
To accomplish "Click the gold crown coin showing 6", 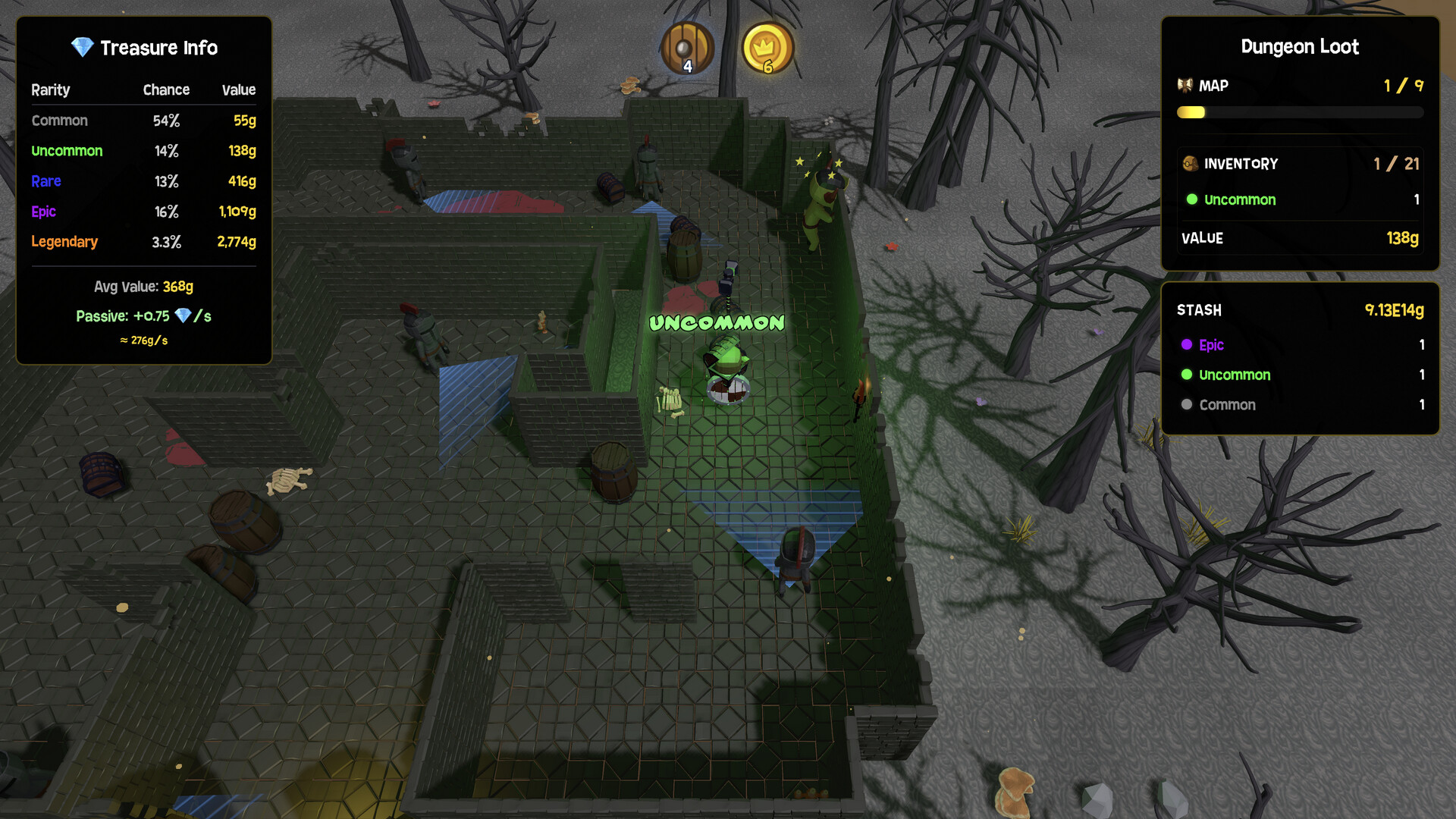I will [x=767, y=49].
